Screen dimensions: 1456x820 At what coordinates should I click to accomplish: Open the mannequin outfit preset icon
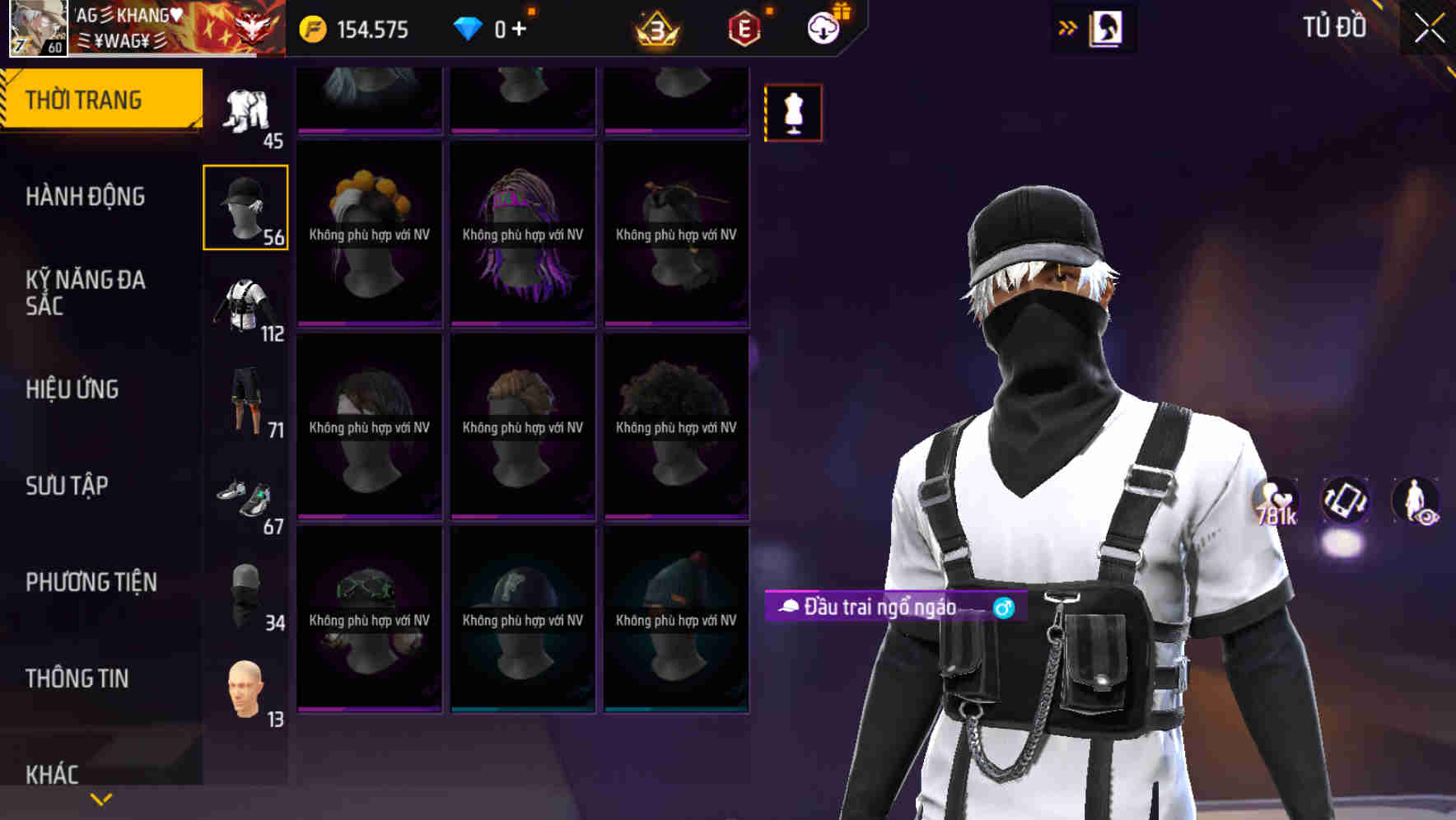(792, 113)
